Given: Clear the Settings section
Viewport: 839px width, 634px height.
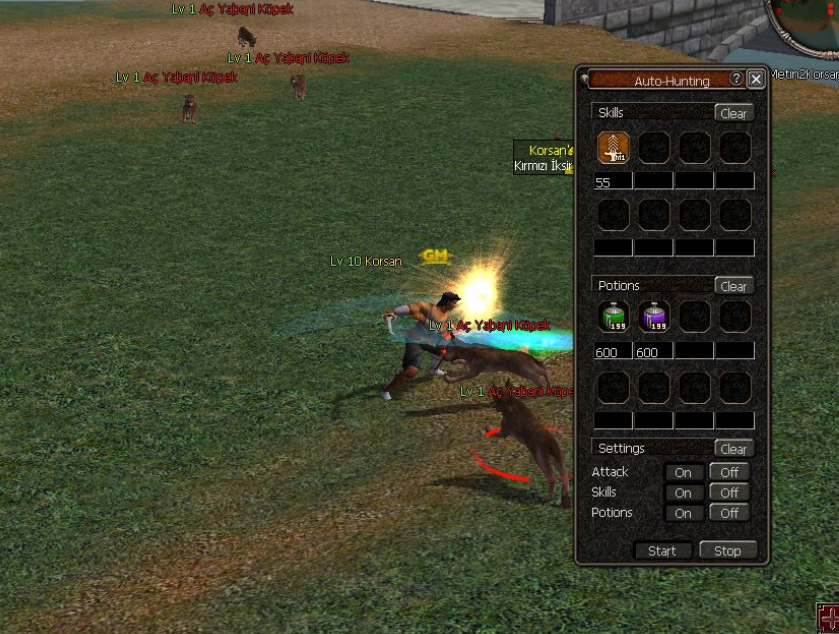Looking at the screenshot, I should point(733,449).
